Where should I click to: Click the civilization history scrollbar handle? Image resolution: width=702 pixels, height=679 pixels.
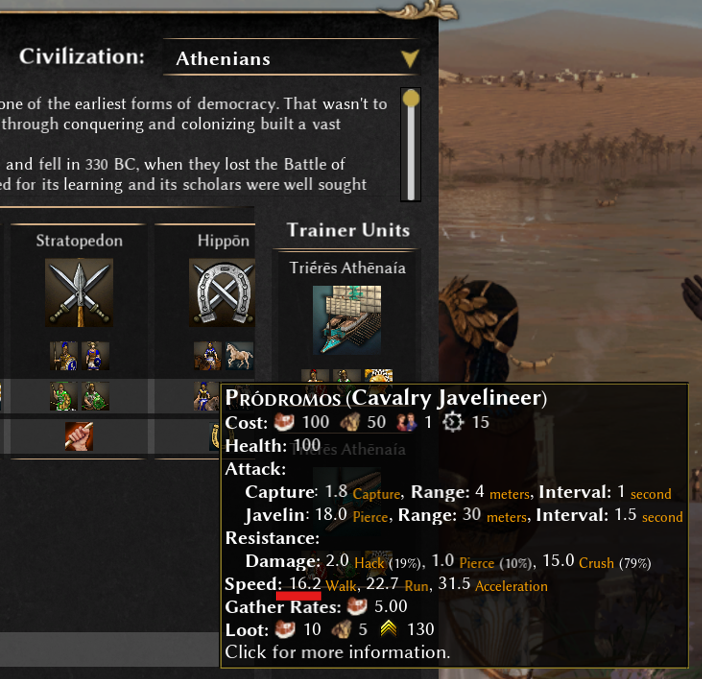(x=410, y=99)
